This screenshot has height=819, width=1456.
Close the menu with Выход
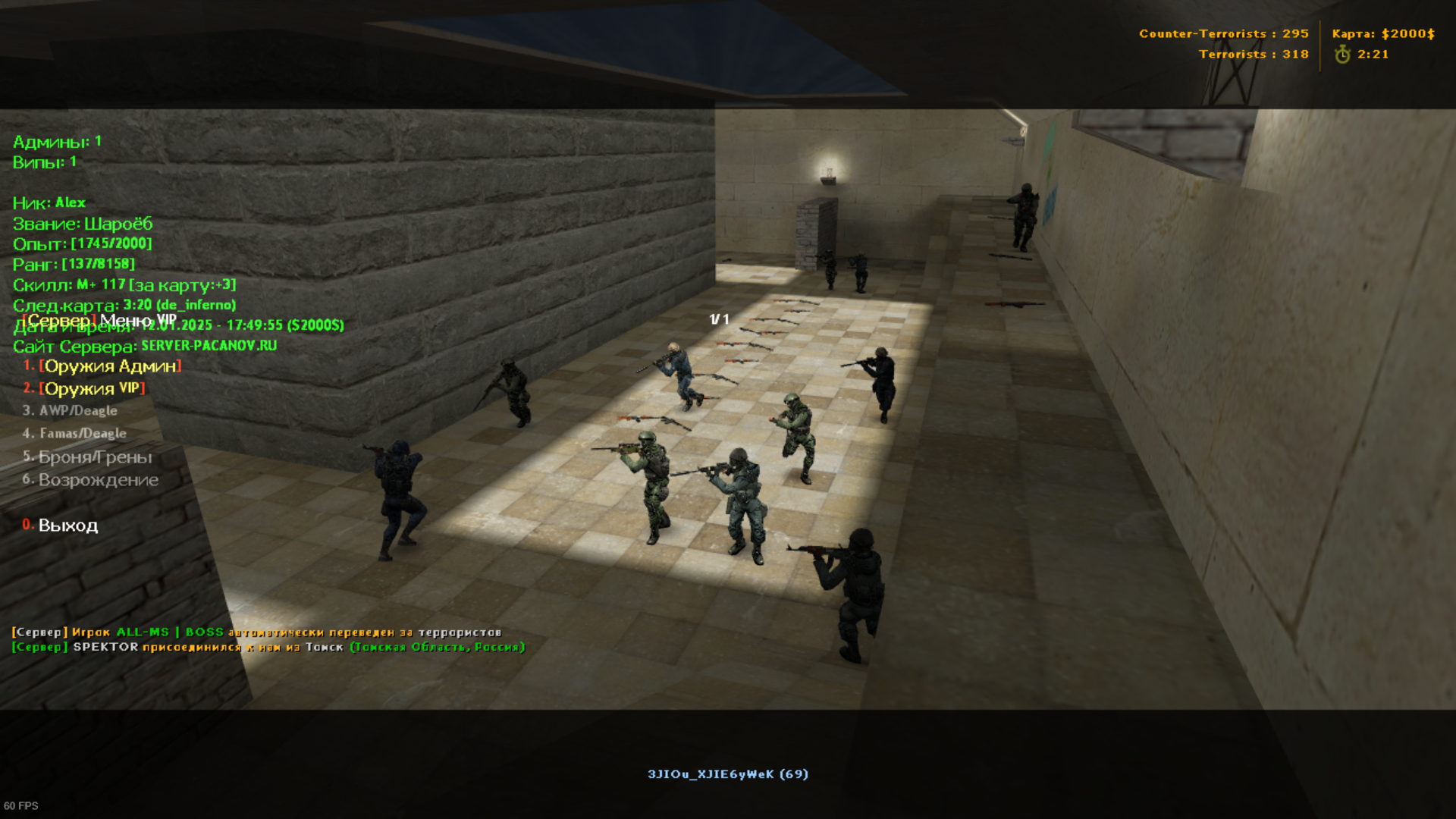pos(67,526)
